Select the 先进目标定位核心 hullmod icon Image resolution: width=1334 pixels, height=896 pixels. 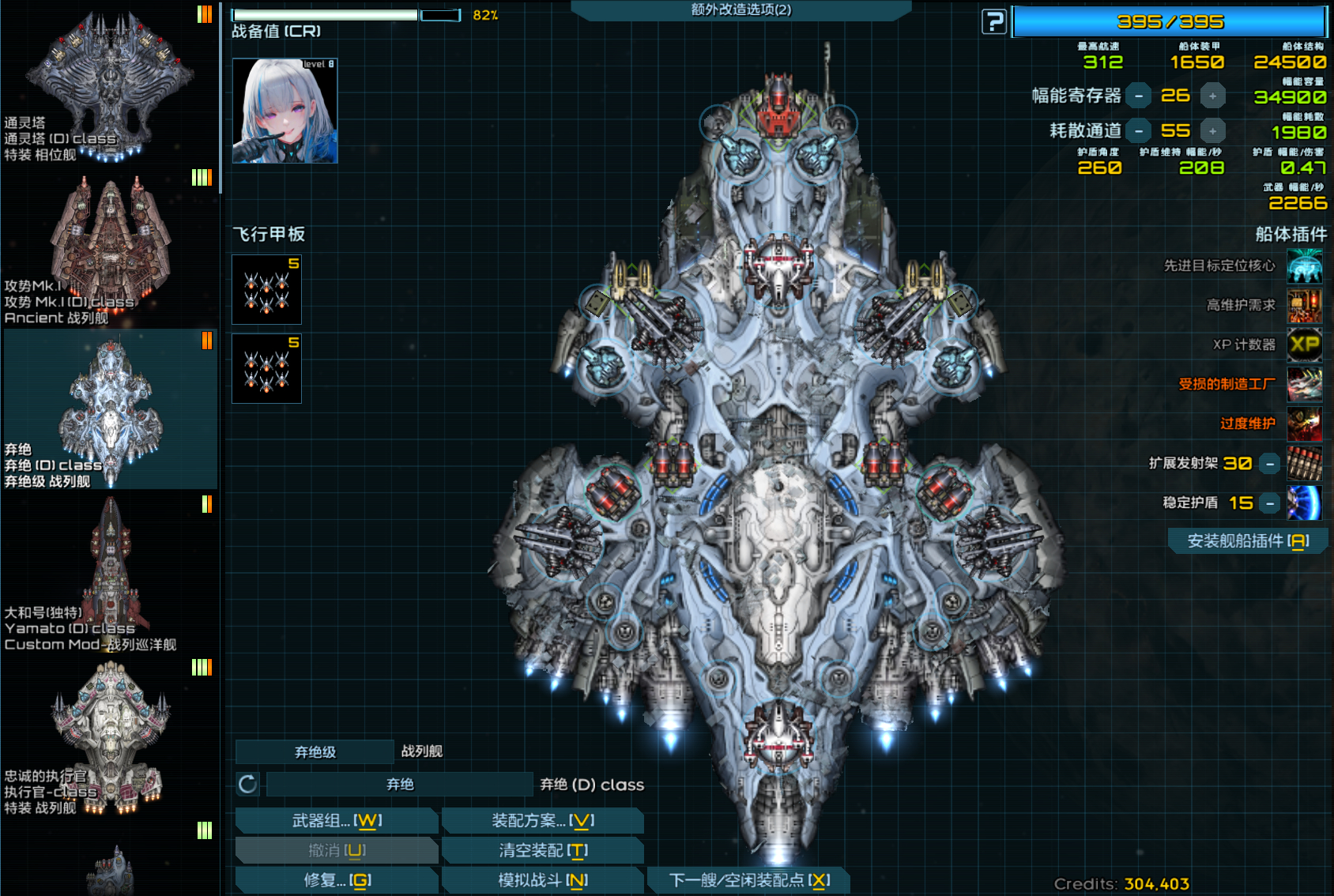tap(1305, 266)
